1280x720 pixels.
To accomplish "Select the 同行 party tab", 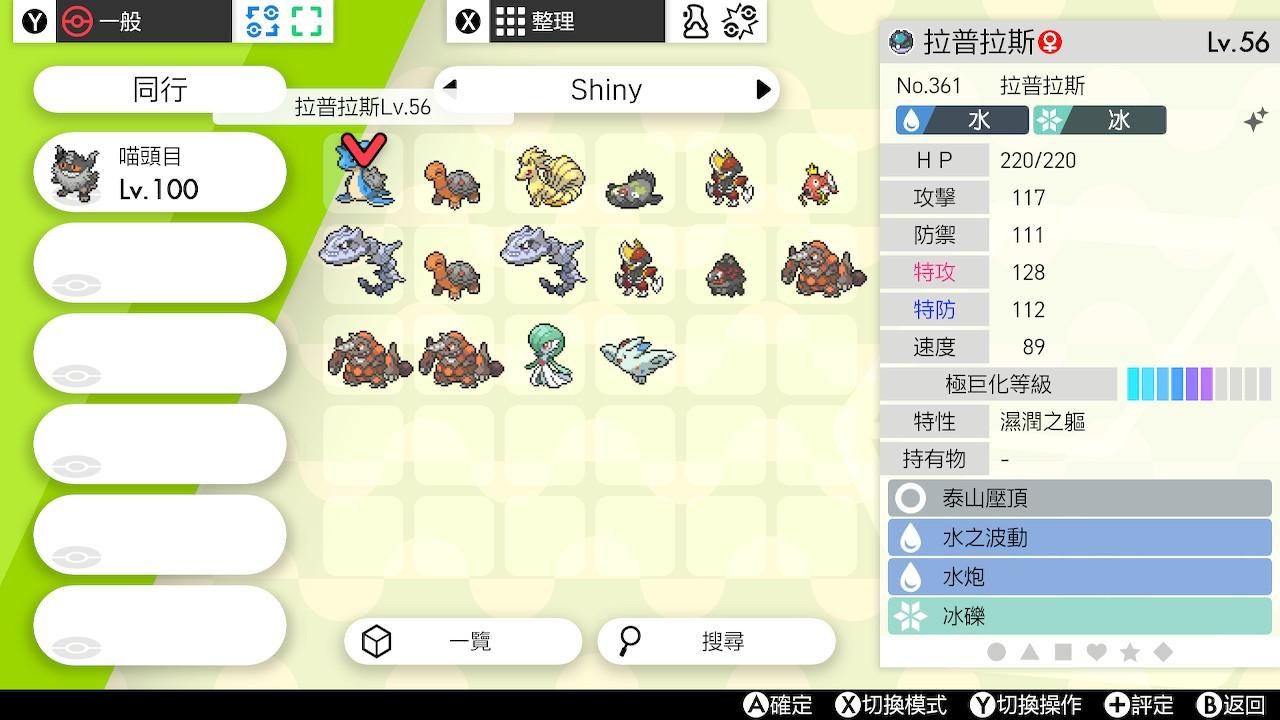I will (158, 89).
